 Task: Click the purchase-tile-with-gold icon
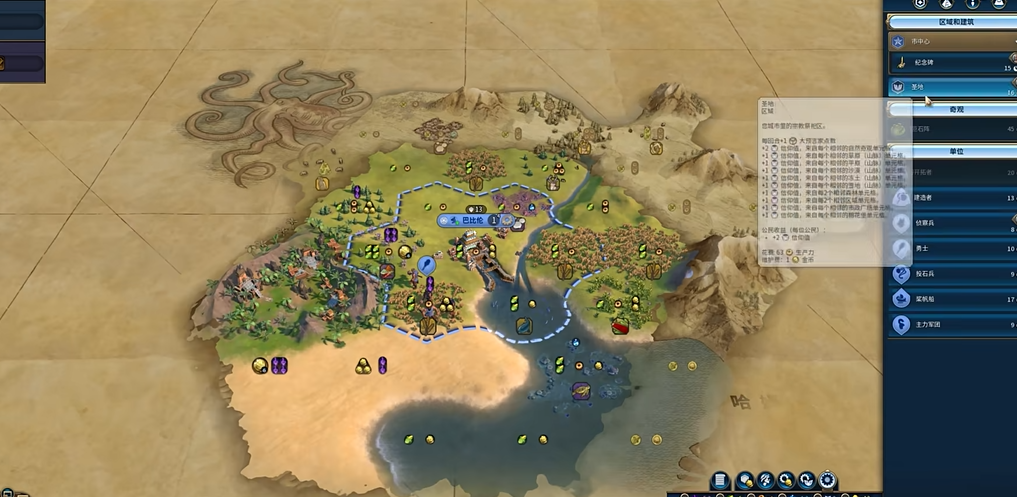point(745,482)
